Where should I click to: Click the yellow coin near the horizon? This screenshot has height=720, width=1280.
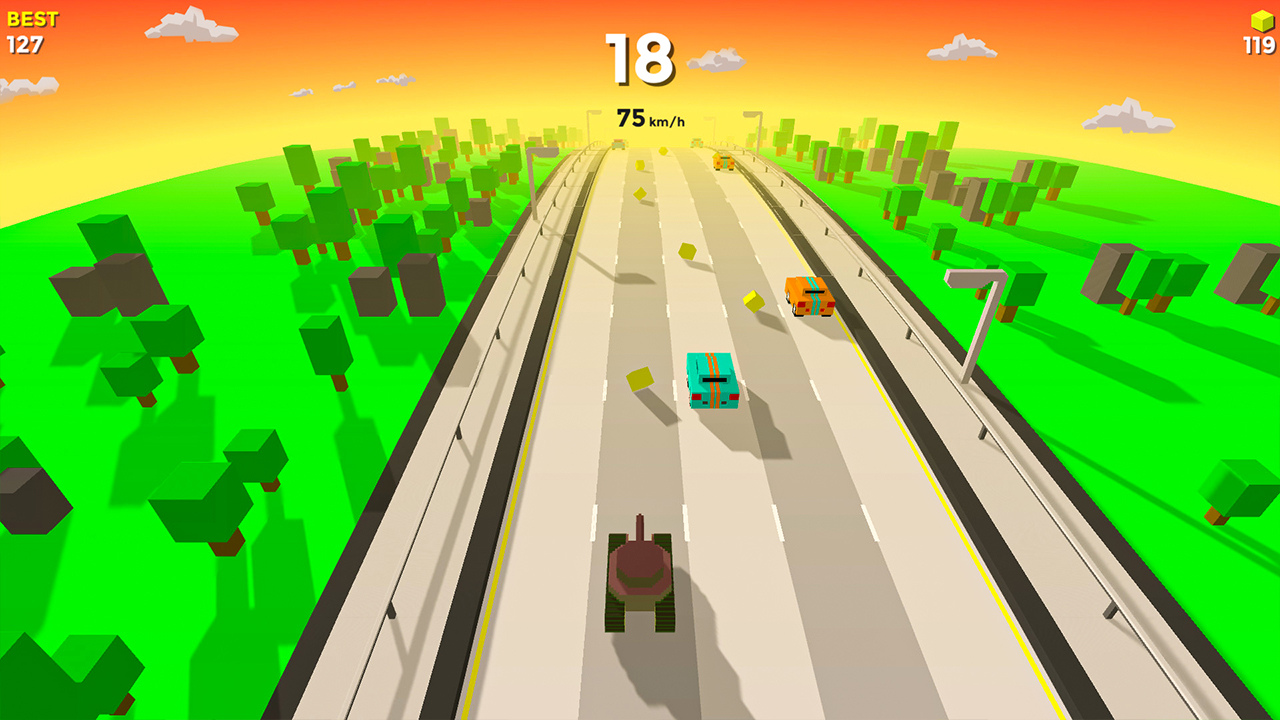tap(663, 150)
